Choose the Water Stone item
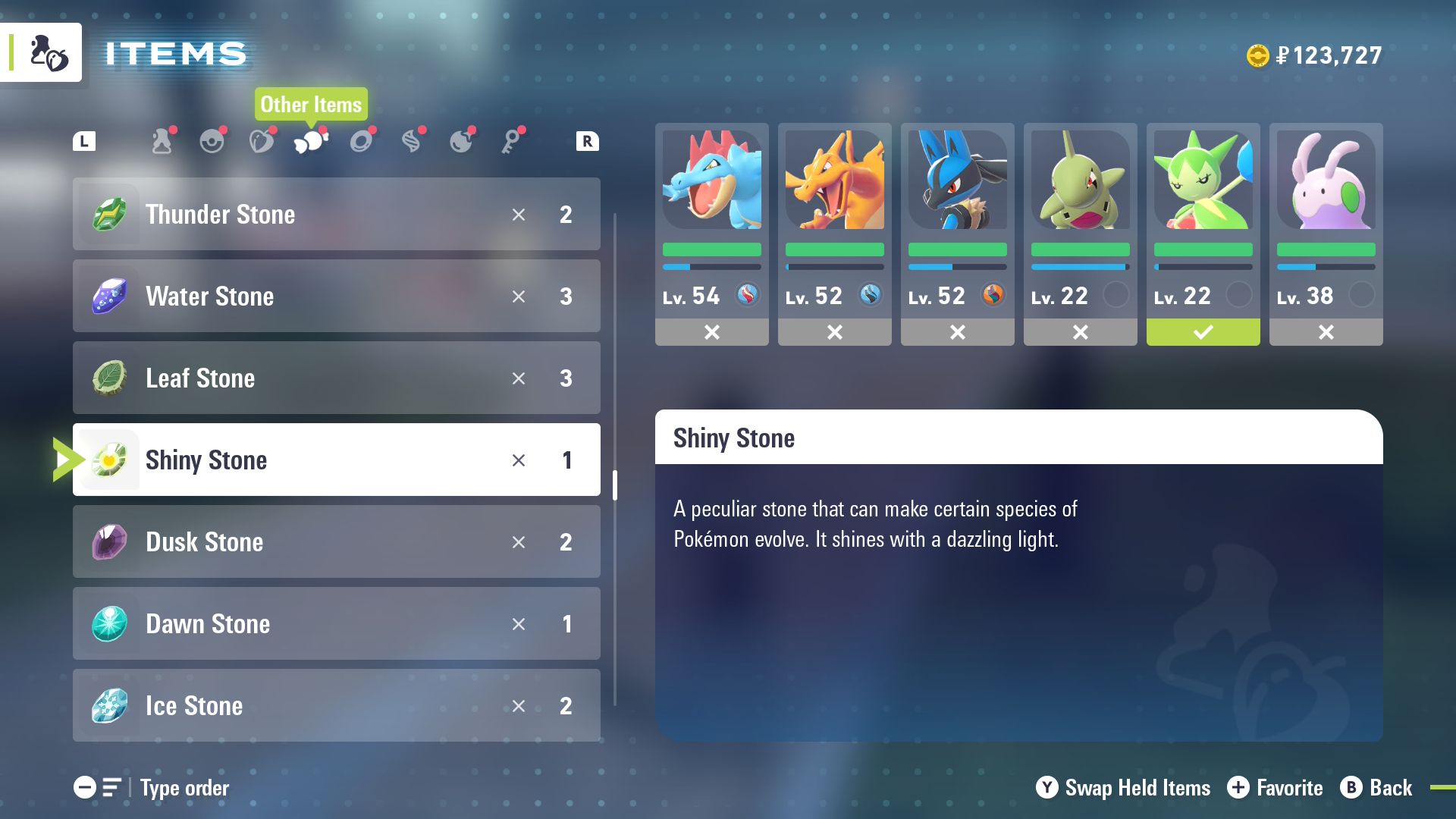This screenshot has width=1456, height=819. coord(336,297)
